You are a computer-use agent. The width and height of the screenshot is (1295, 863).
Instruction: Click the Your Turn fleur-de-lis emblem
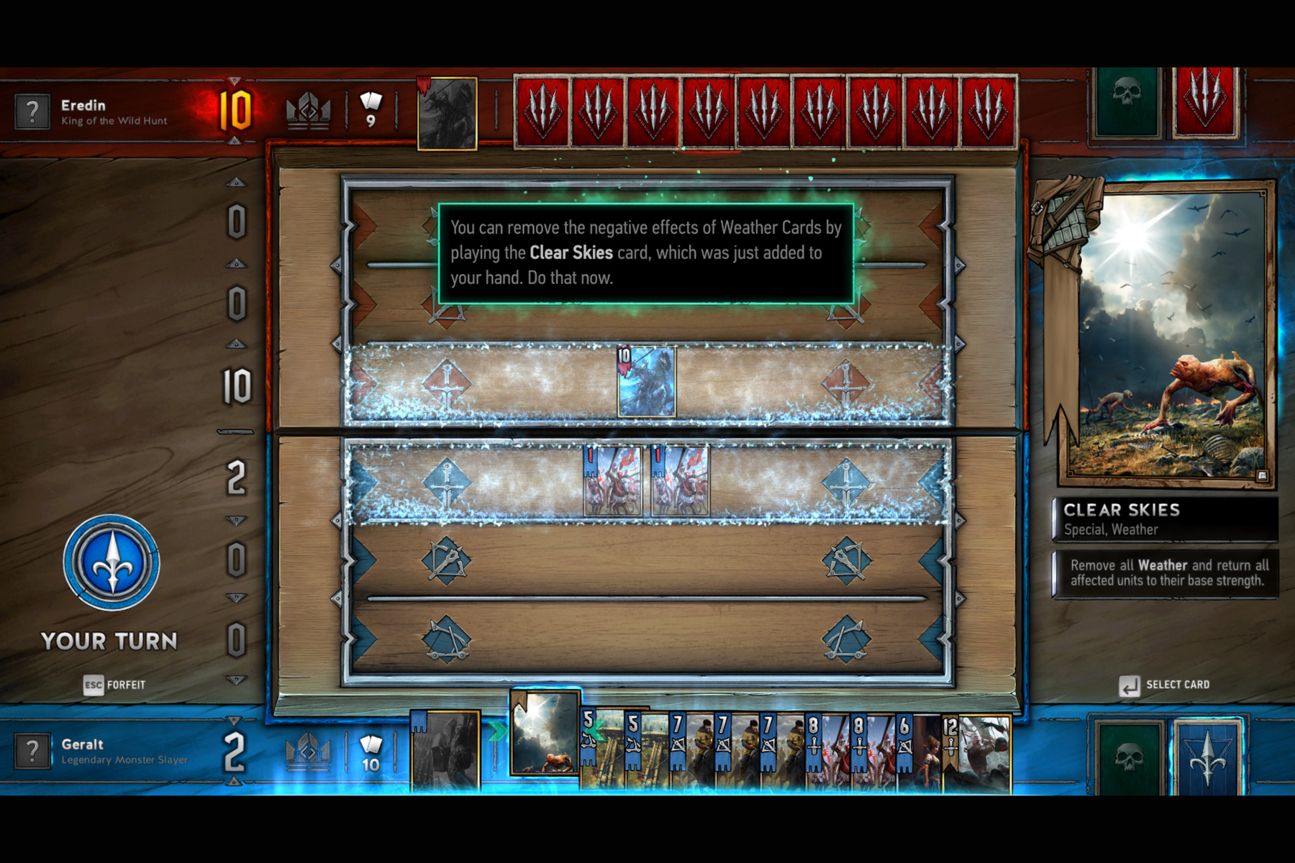[111, 563]
